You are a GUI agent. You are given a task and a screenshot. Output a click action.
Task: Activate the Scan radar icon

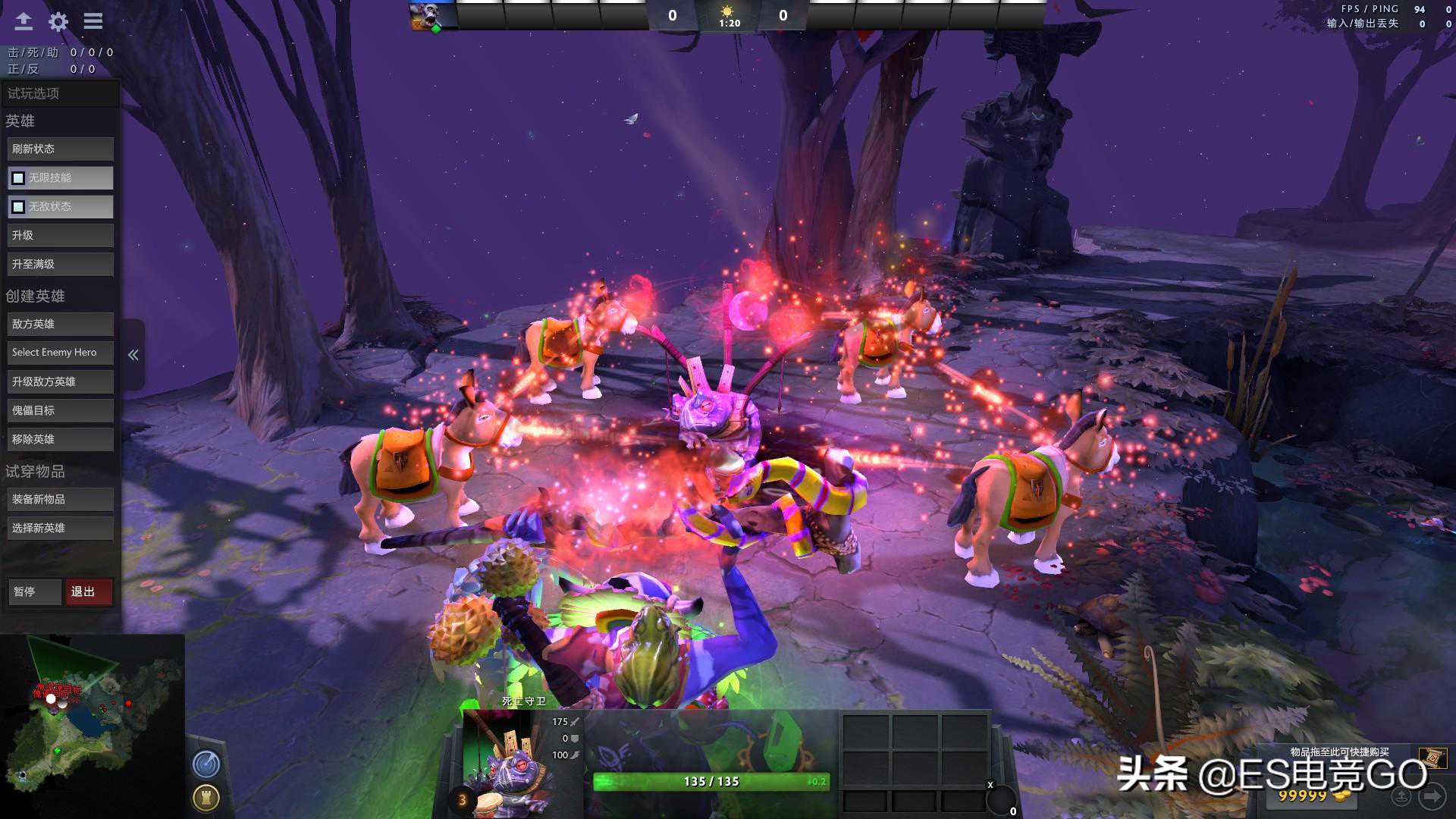tap(206, 764)
